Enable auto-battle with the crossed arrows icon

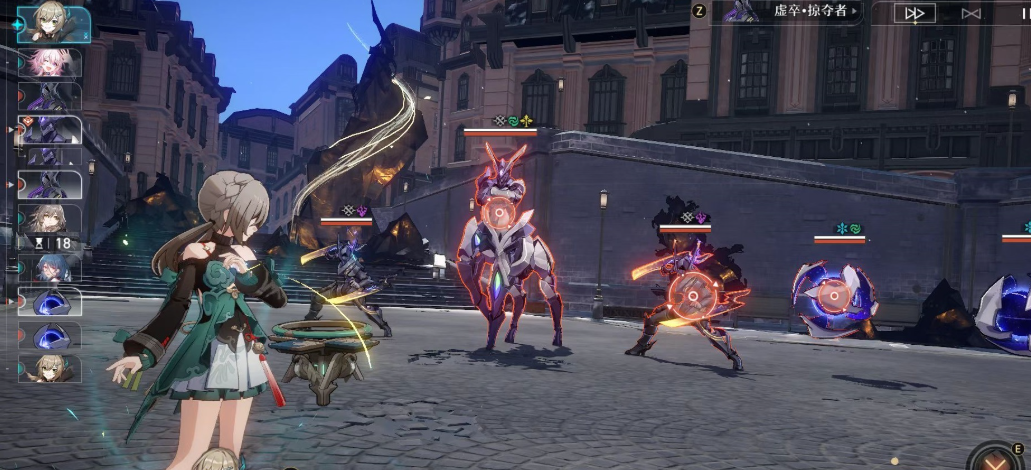tap(970, 13)
